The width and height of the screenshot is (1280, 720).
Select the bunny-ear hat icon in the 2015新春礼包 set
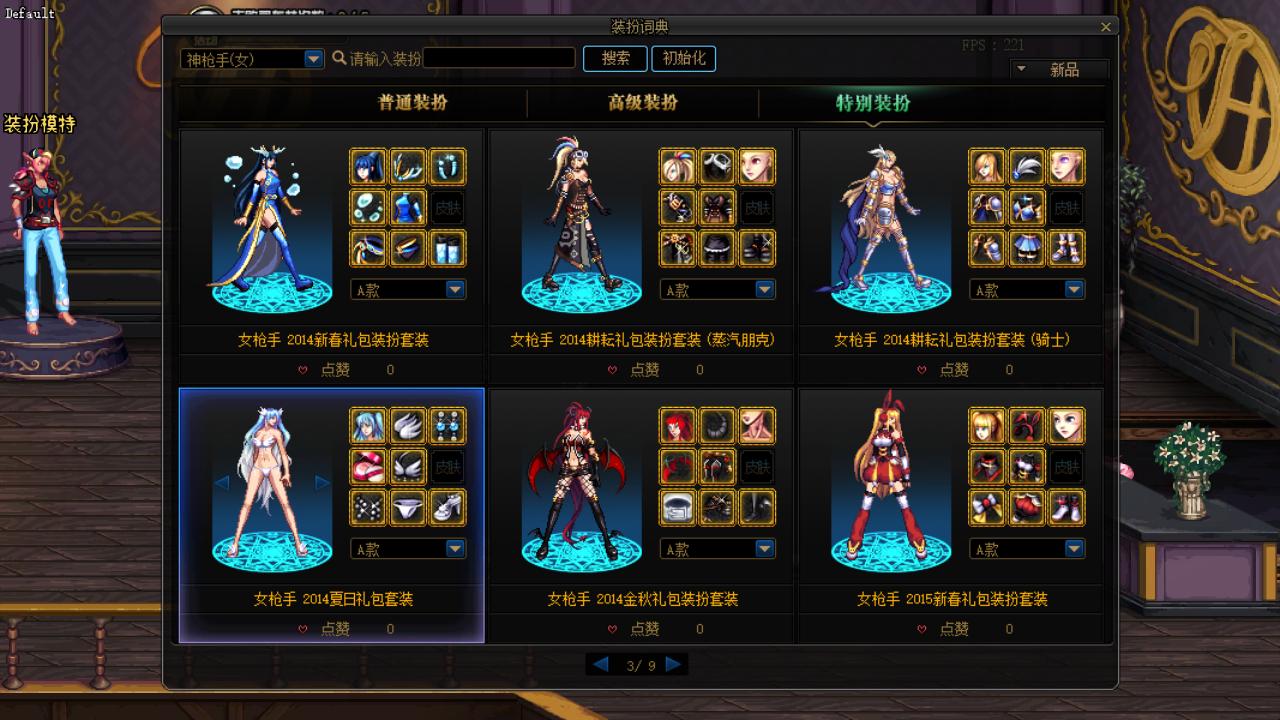tap(1026, 426)
